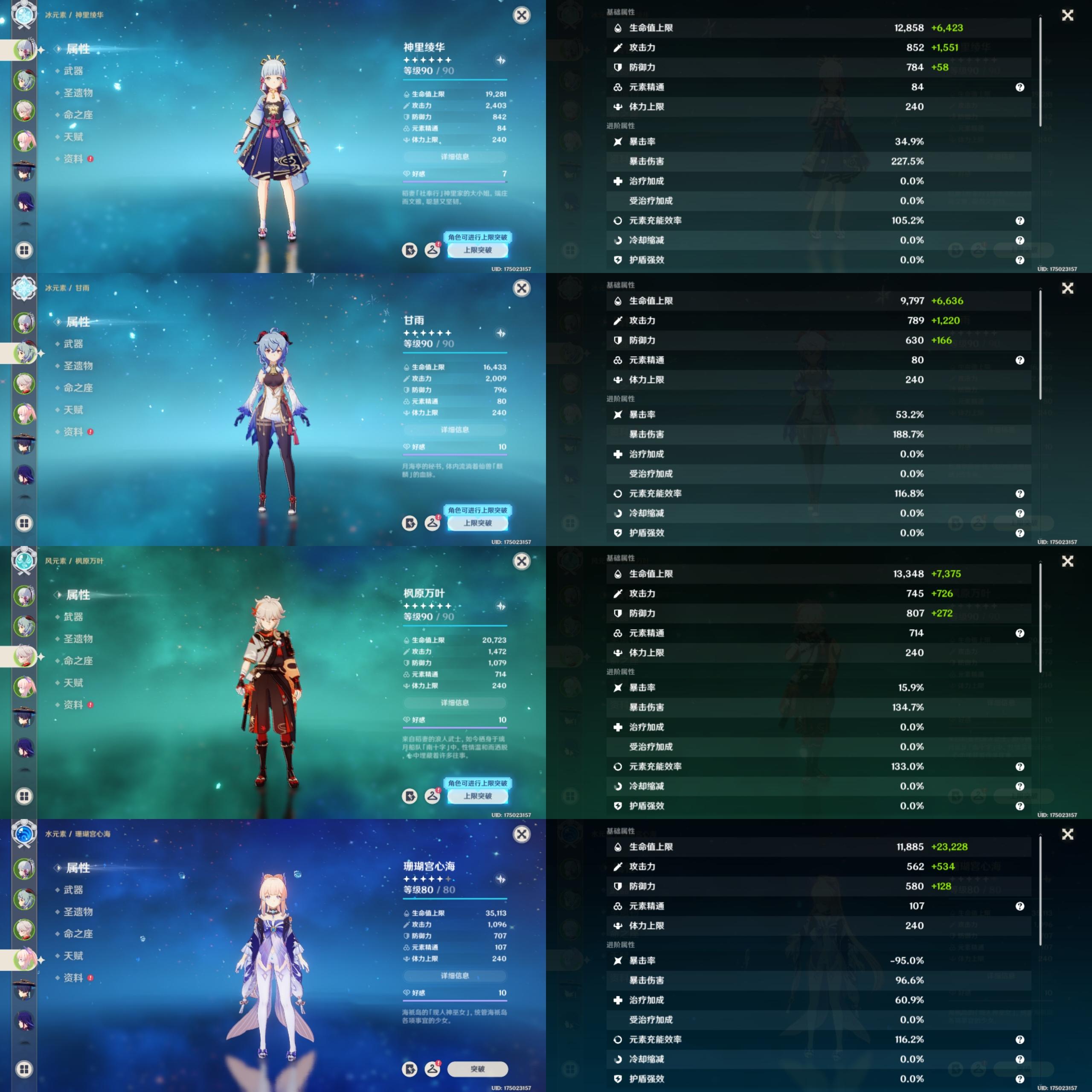The height and width of the screenshot is (1092, 1092).
Task: Click the sparkle icon beside 甘雨's star rating
Action: (501, 334)
